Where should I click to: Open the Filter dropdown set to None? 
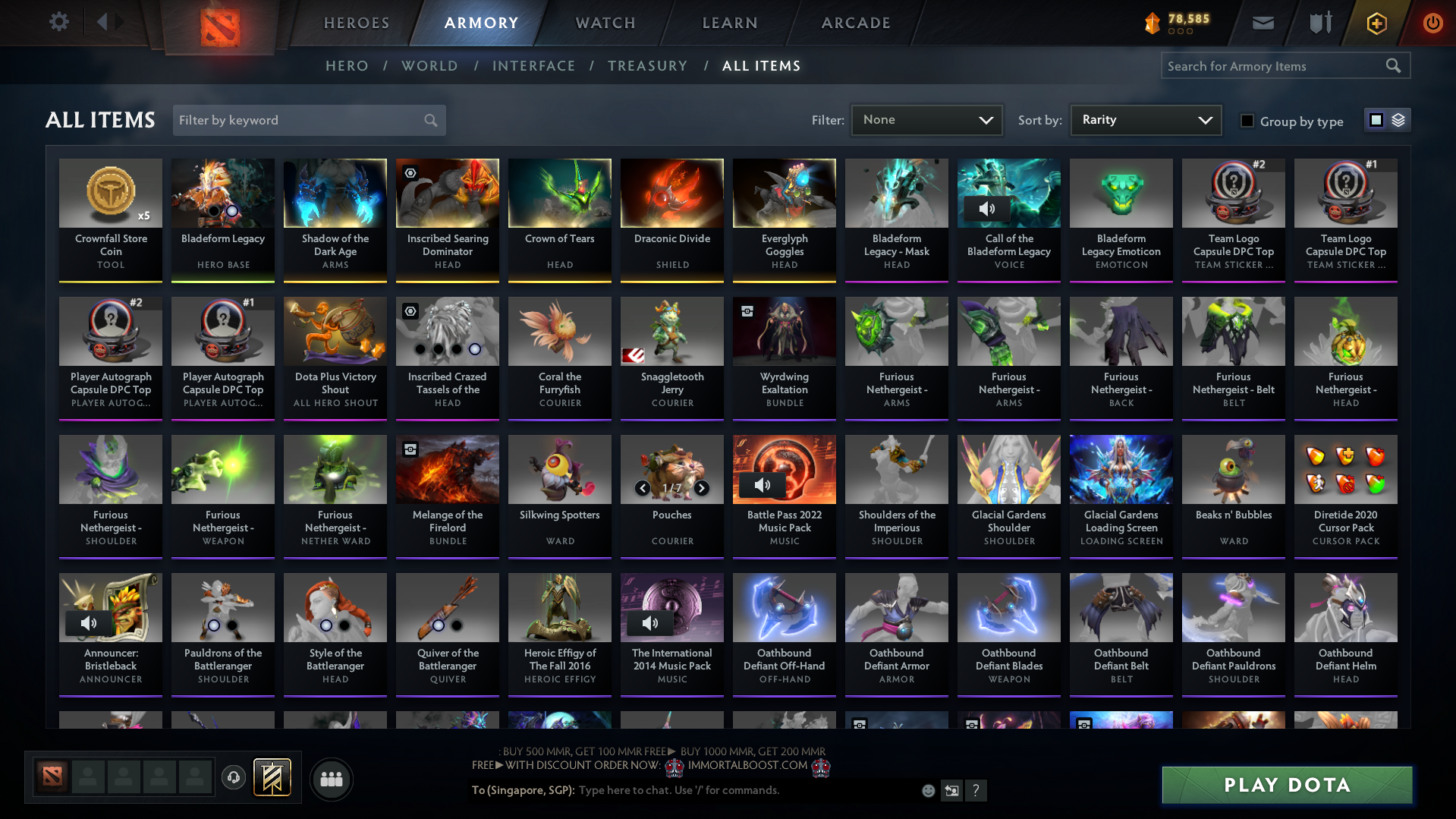[926, 119]
